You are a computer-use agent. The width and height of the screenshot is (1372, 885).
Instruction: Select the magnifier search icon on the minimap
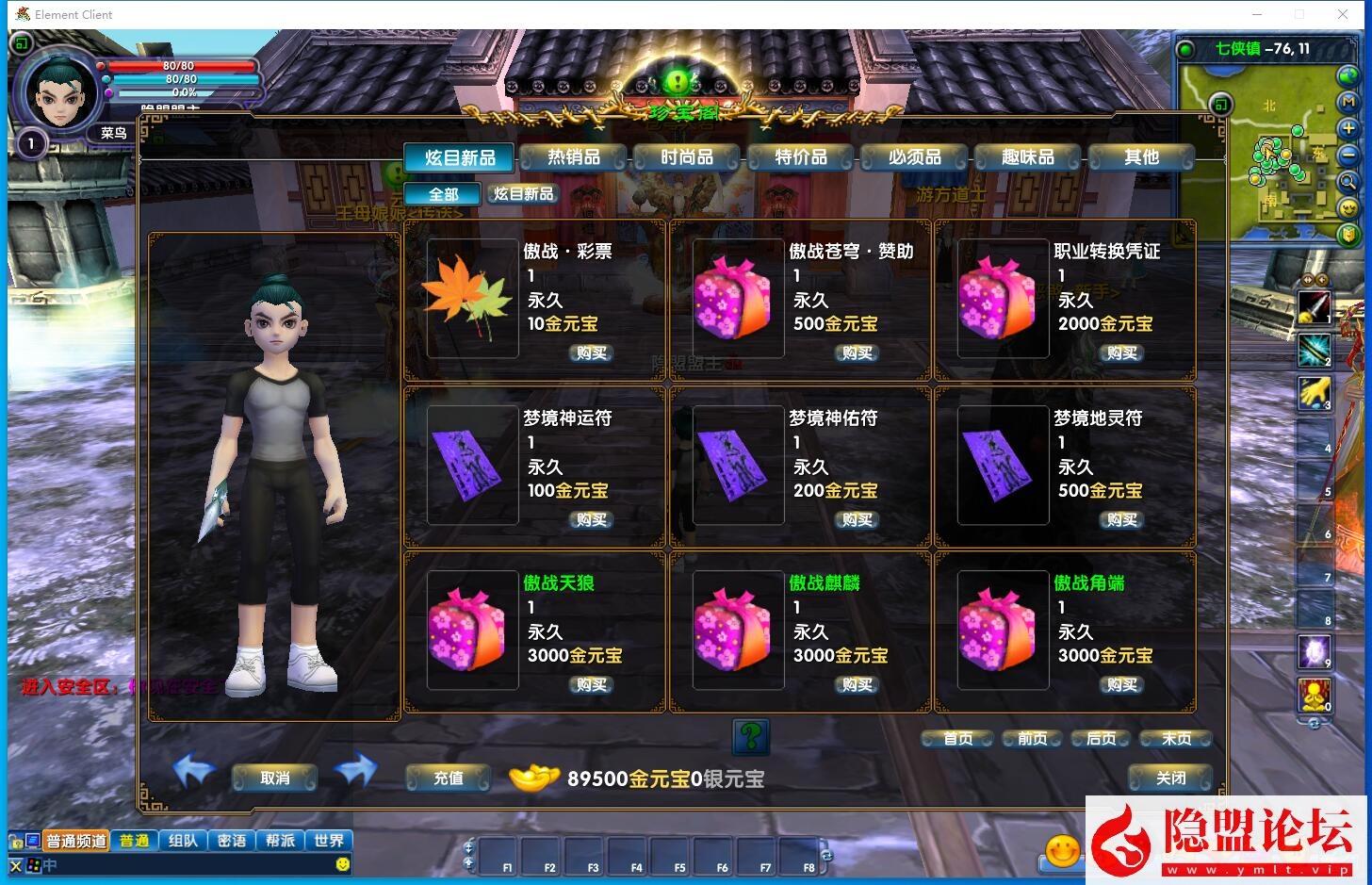(x=1347, y=181)
